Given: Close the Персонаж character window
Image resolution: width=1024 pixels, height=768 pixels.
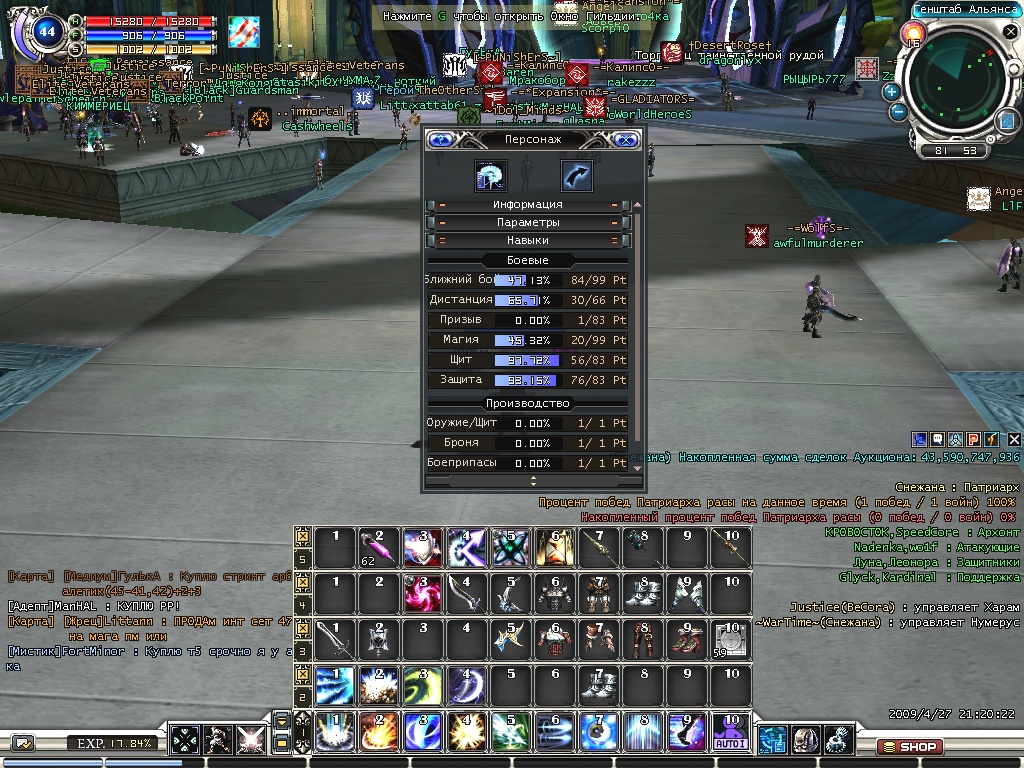Looking at the screenshot, I should pos(626,140).
